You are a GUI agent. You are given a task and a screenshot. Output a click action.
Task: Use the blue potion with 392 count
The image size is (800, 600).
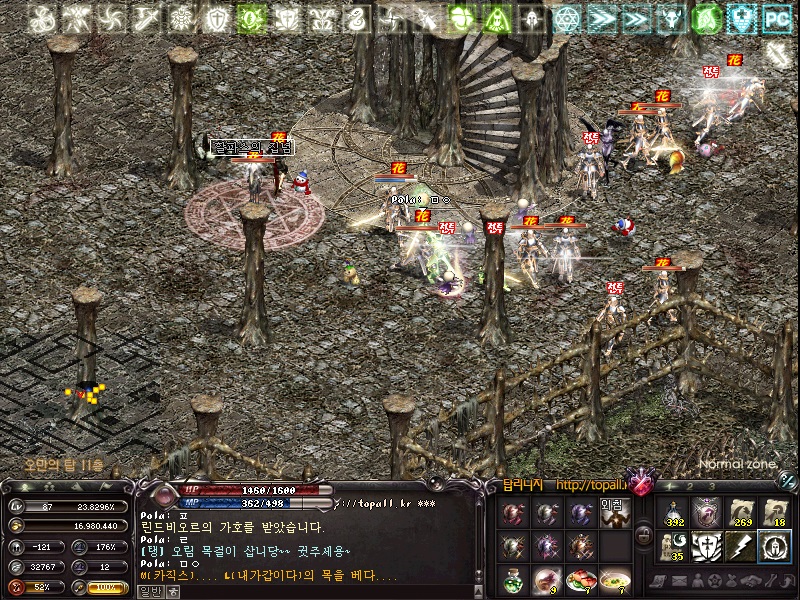[x=672, y=513]
